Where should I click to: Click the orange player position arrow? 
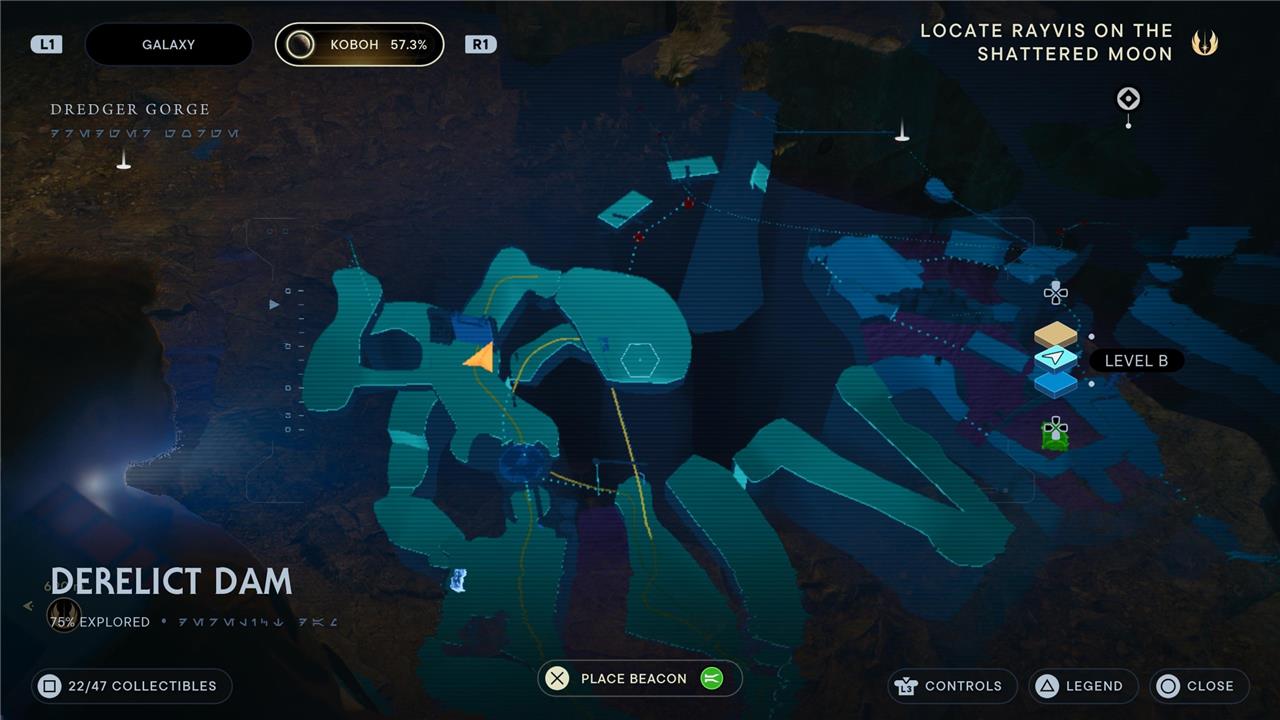point(480,357)
